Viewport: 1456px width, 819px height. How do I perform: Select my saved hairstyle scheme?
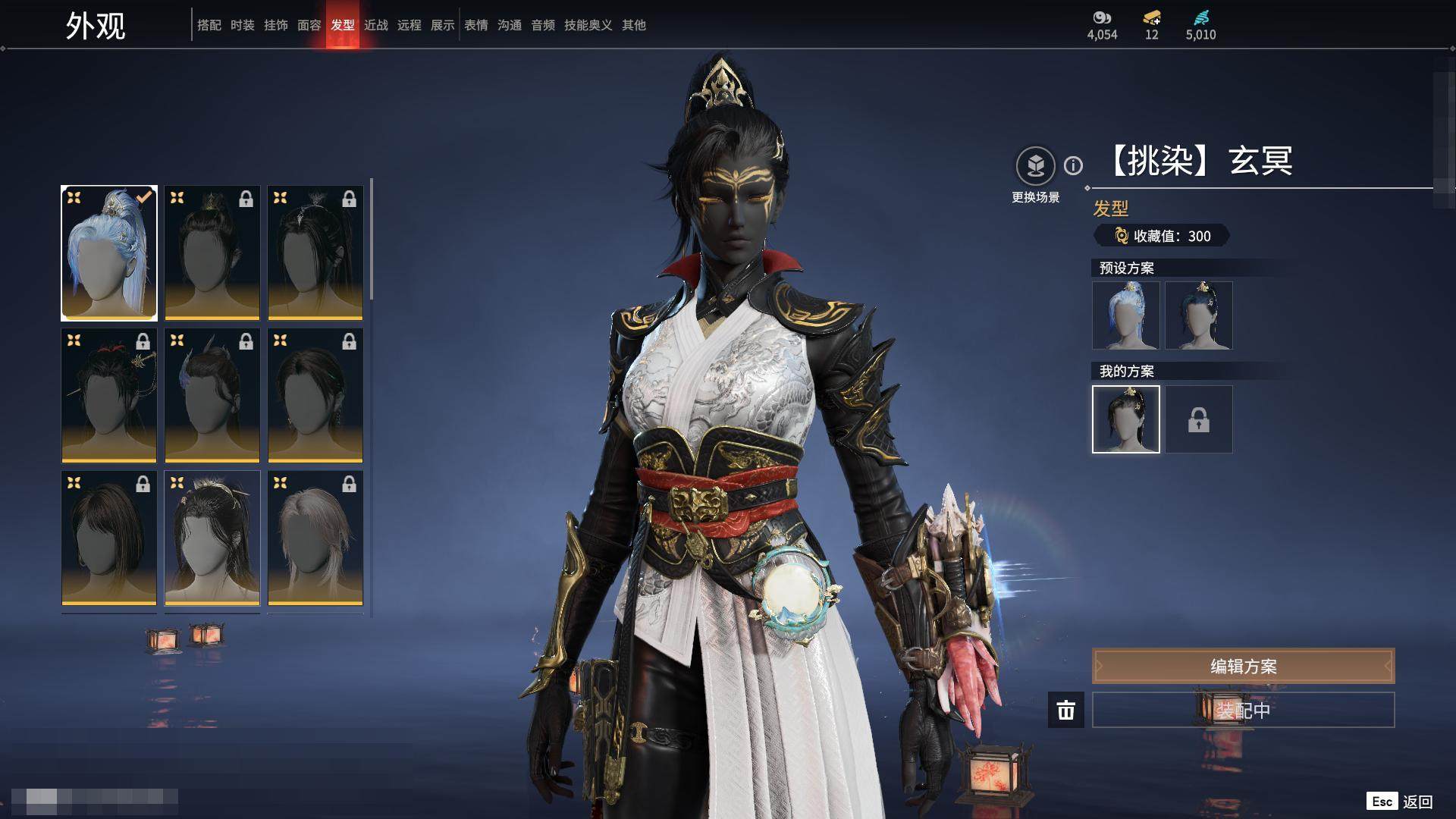1125,419
